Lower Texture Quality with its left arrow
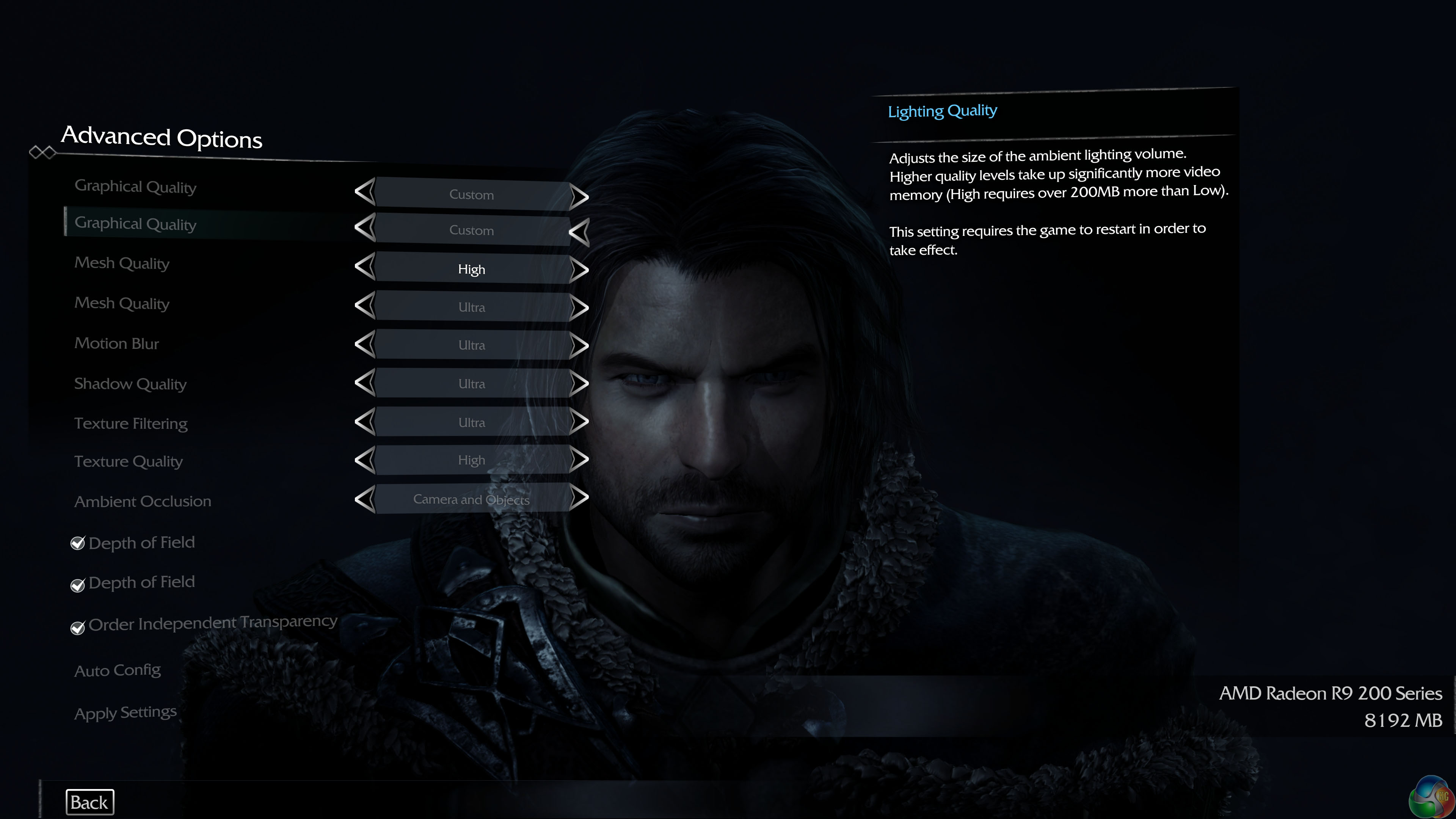This screenshot has width=1456, height=819. point(364,460)
